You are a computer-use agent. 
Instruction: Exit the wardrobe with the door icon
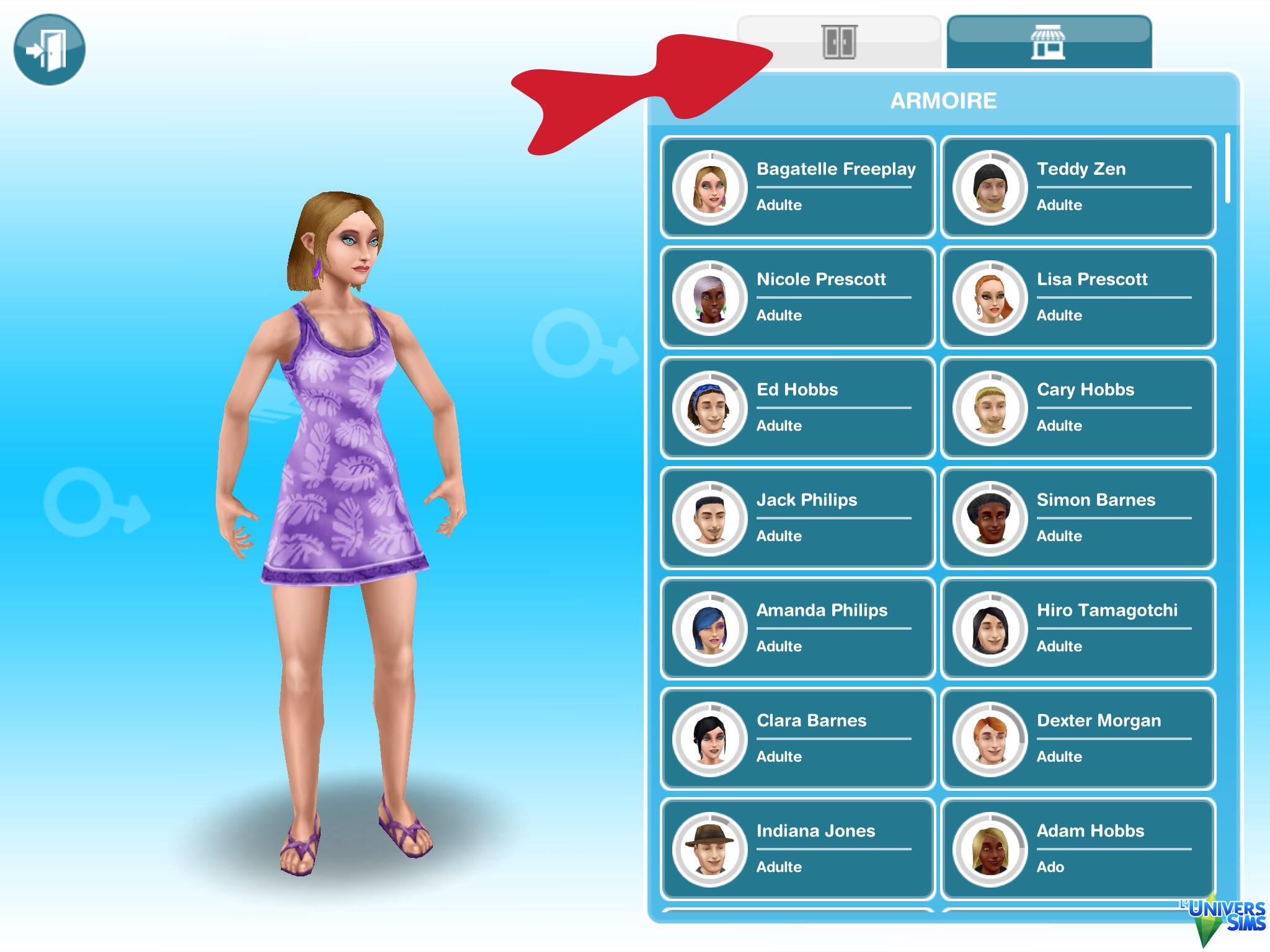click(49, 49)
